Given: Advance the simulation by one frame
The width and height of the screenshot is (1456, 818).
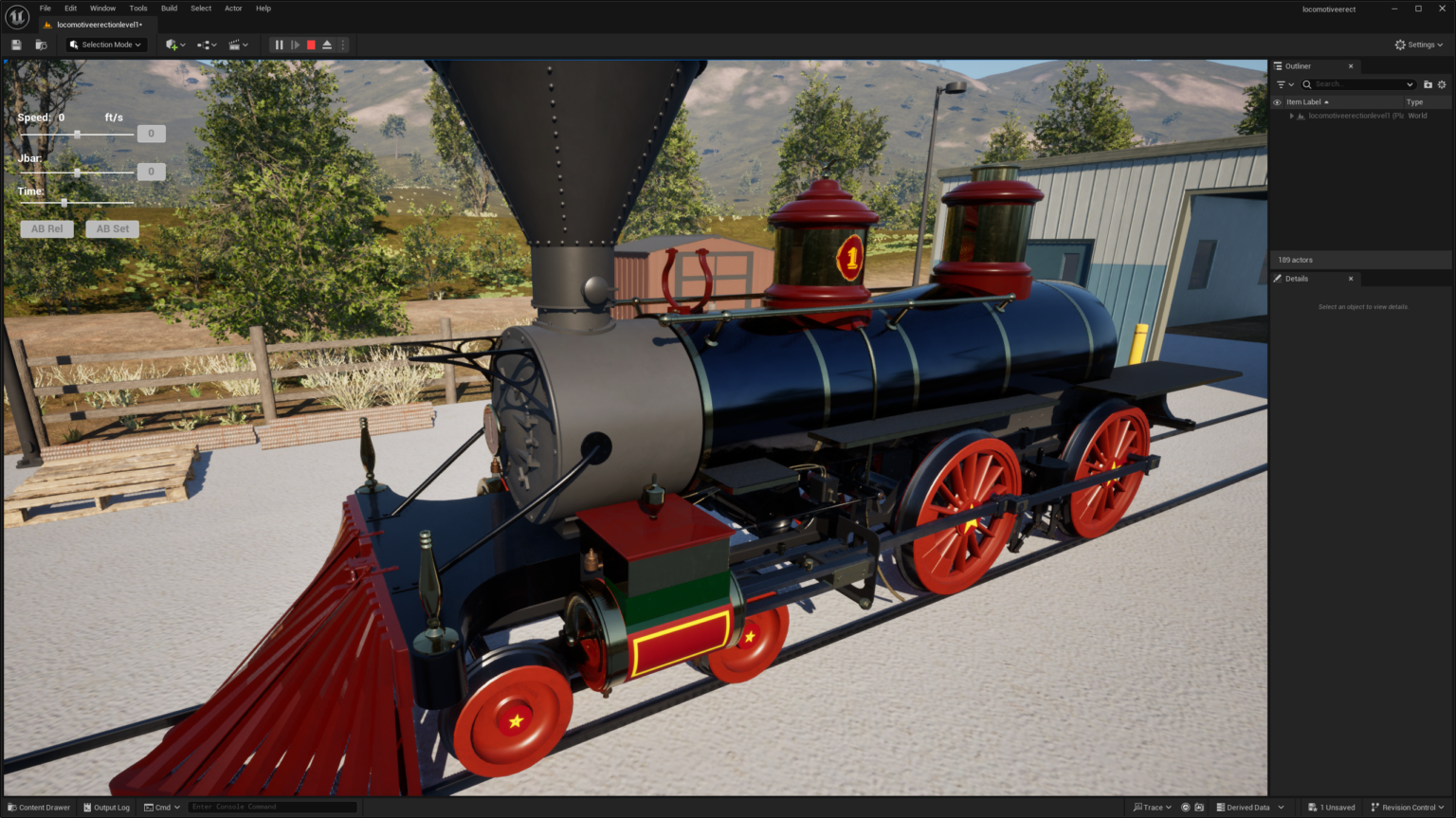Looking at the screenshot, I should coord(295,45).
